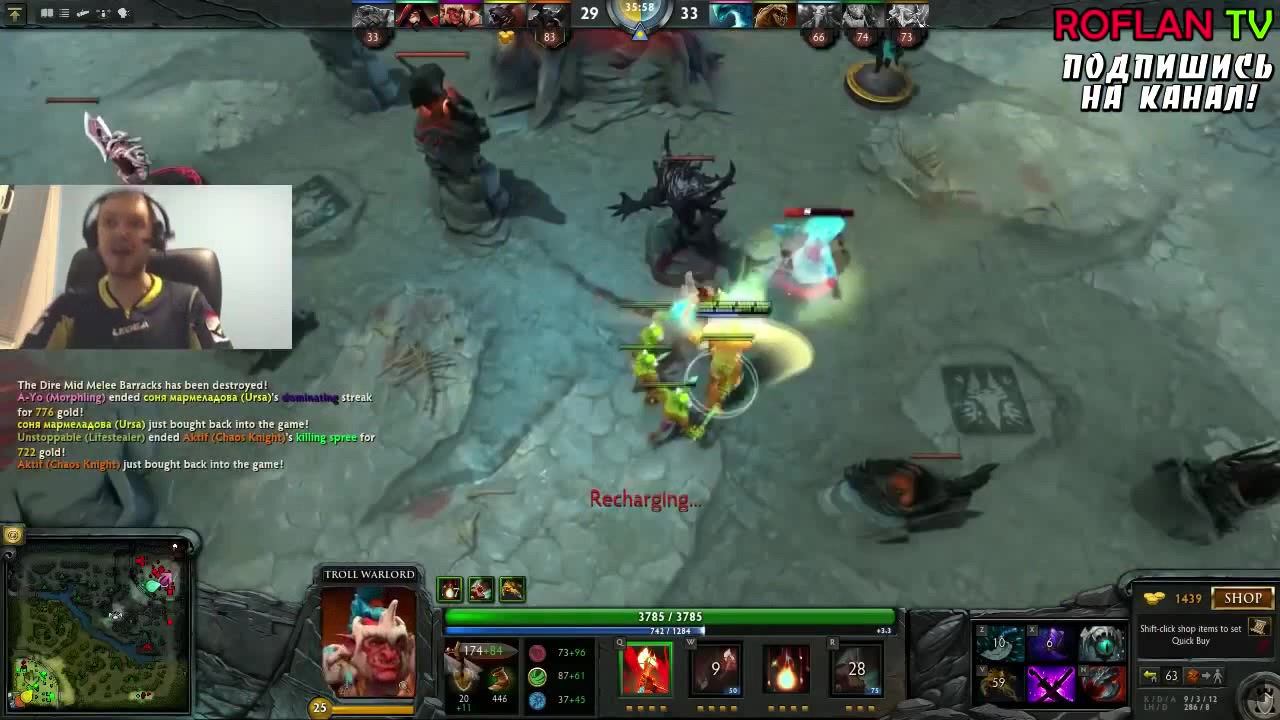
Task: Use the purple item in slot X
Action: tap(1050, 643)
